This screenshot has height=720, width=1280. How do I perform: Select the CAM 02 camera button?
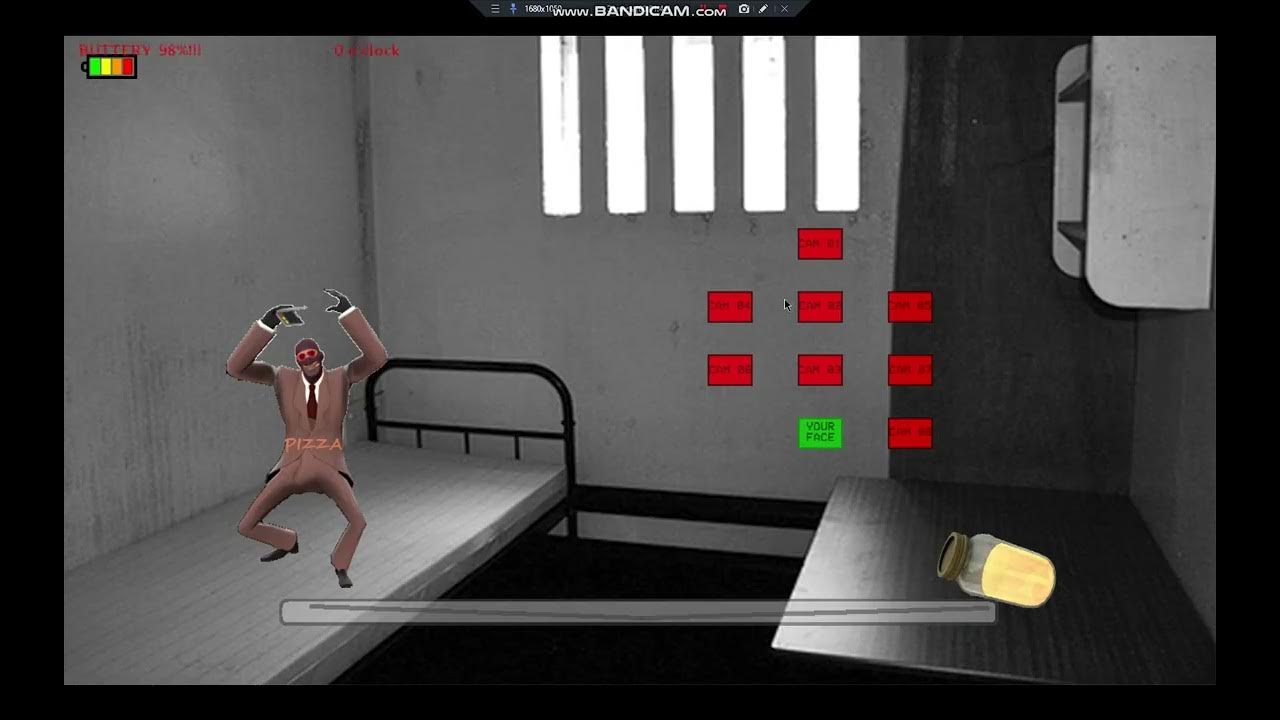(x=820, y=307)
